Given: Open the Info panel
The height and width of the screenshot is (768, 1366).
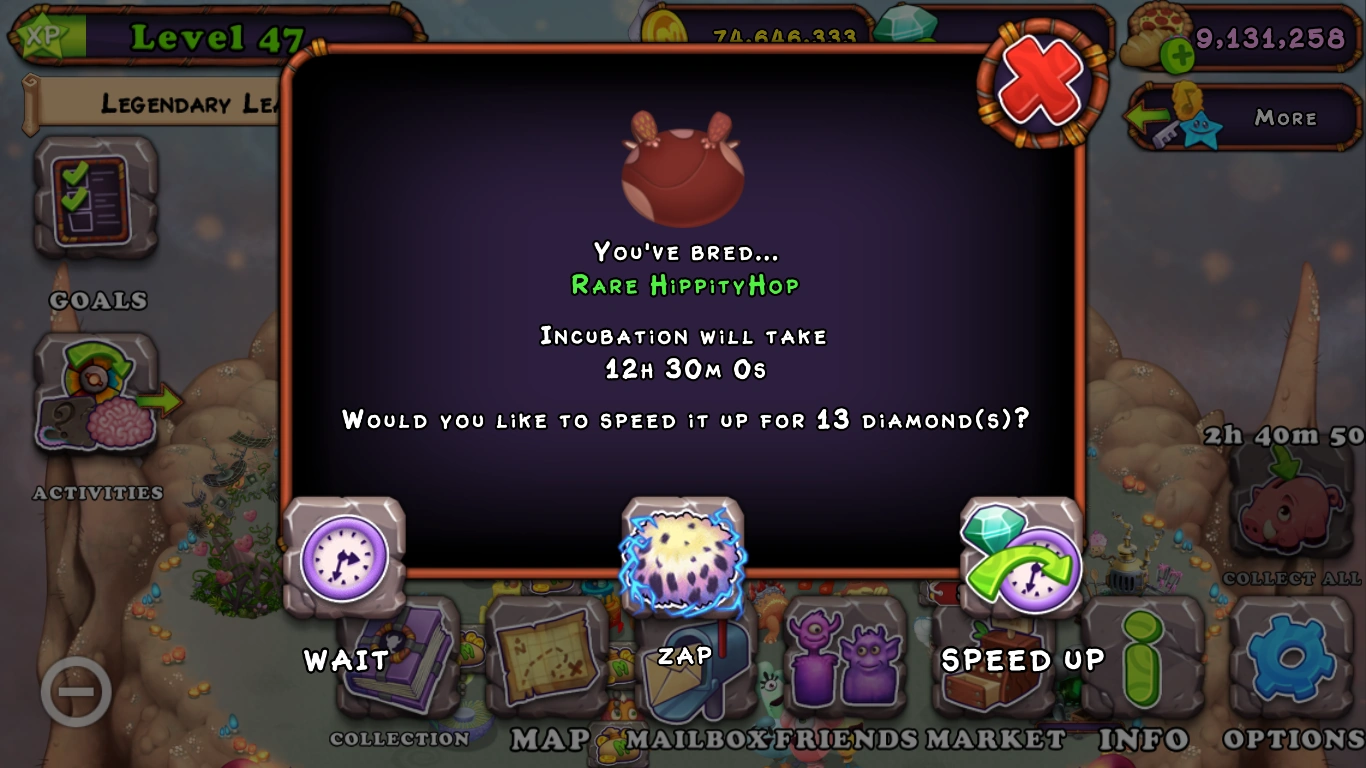Looking at the screenshot, I should coord(1143,660).
